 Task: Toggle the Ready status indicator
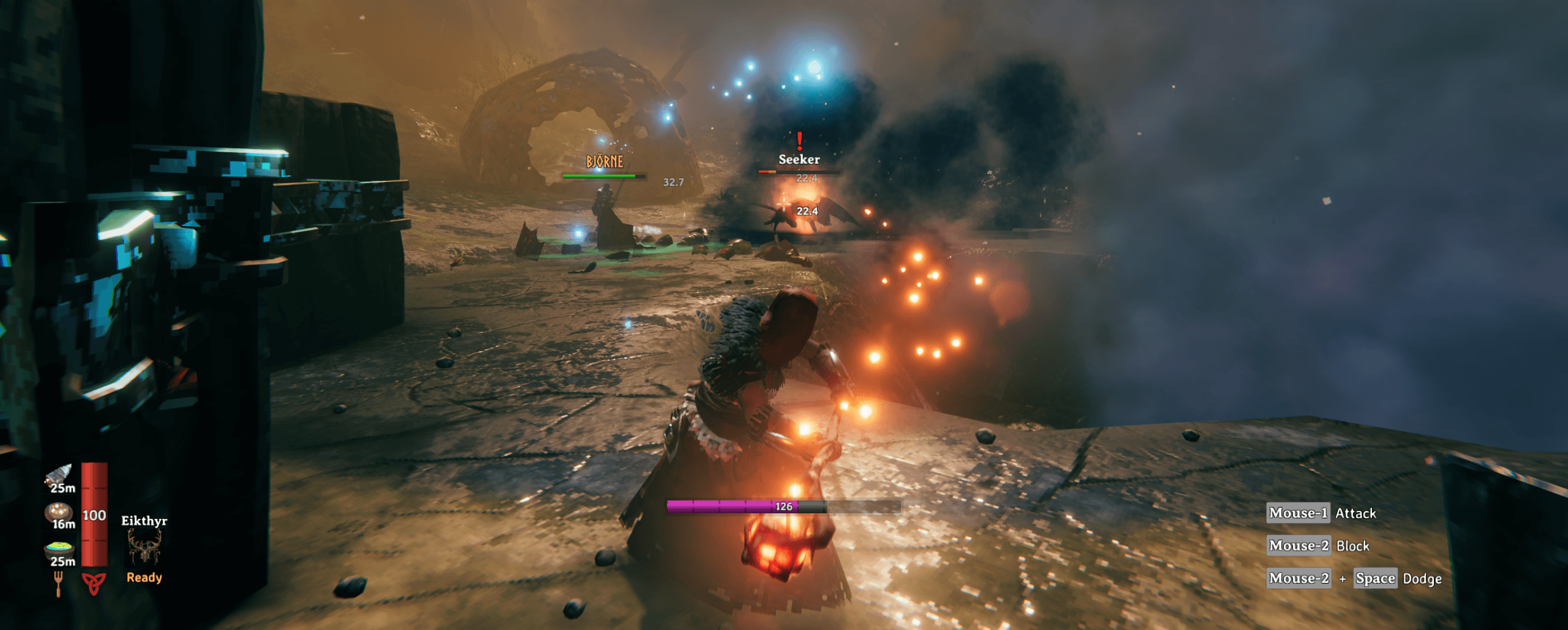tap(144, 578)
